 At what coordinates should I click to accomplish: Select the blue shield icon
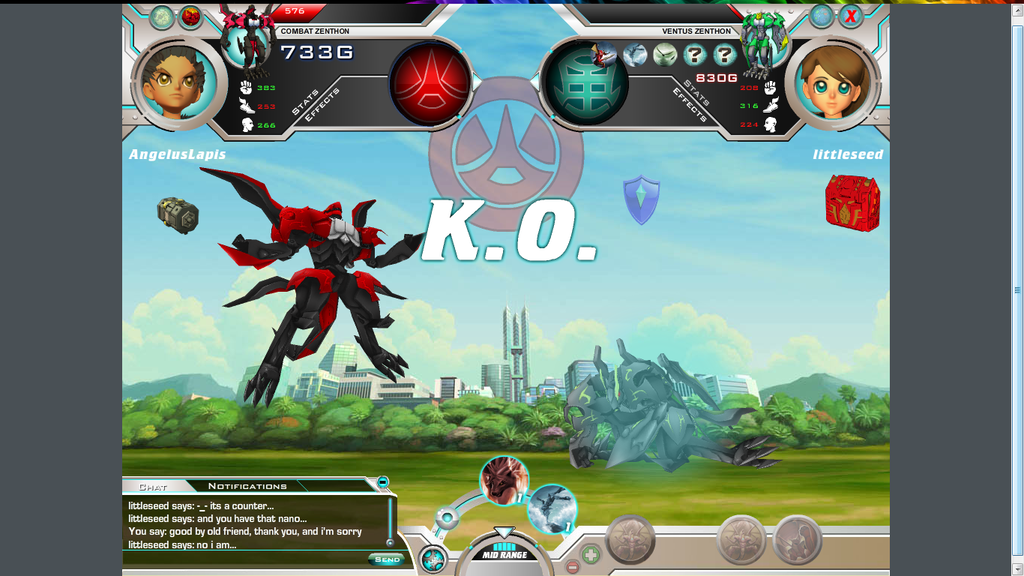[x=641, y=199]
